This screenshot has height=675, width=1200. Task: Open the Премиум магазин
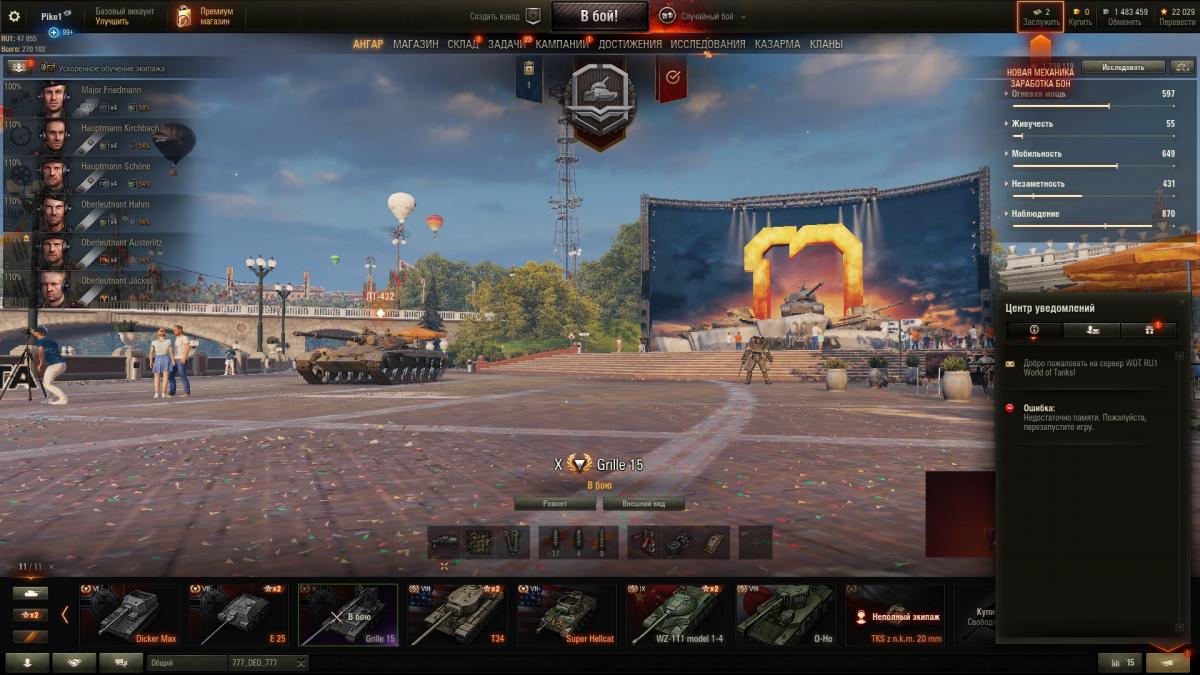coord(207,16)
